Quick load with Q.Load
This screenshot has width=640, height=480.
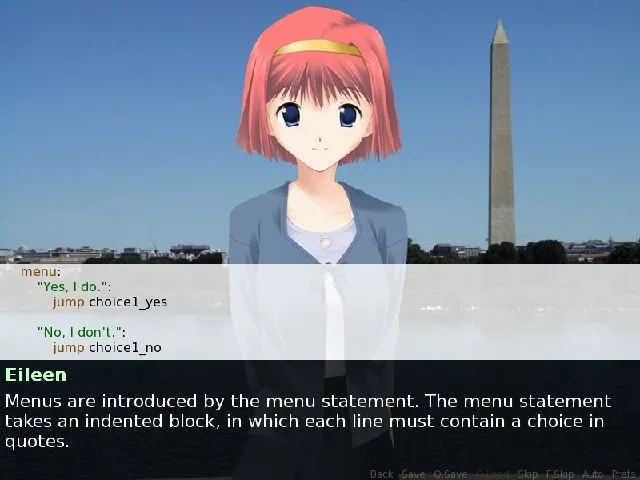point(493,473)
